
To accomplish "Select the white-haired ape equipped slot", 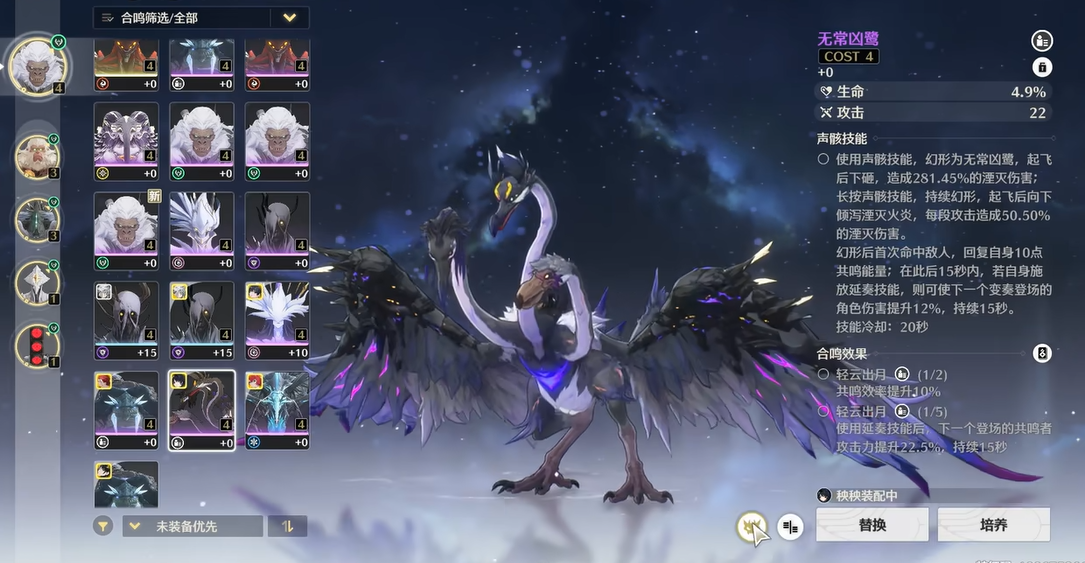I will click(37, 66).
